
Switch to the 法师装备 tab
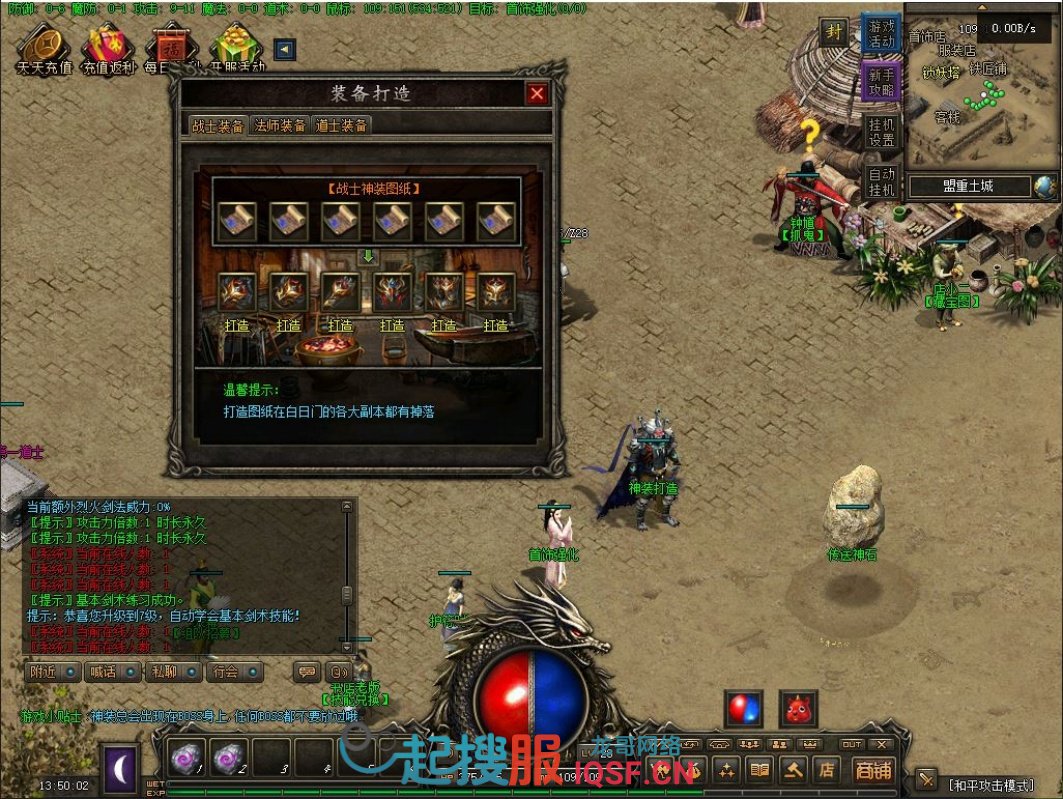click(279, 126)
